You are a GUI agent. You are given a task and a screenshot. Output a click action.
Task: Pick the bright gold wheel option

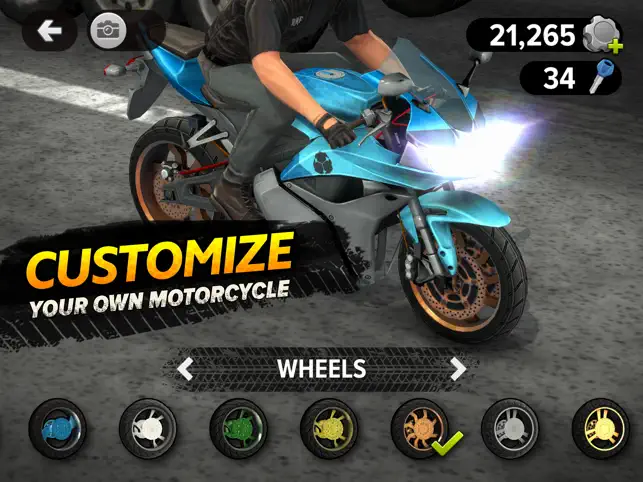pyautogui.click(x=600, y=429)
